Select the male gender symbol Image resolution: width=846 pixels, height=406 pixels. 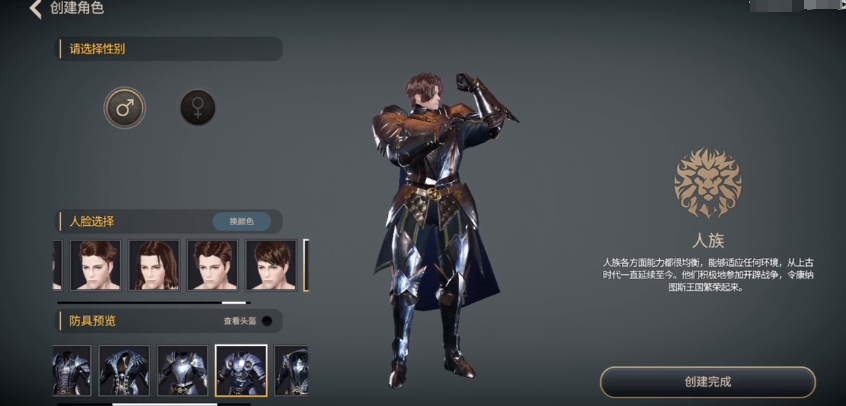(x=125, y=108)
